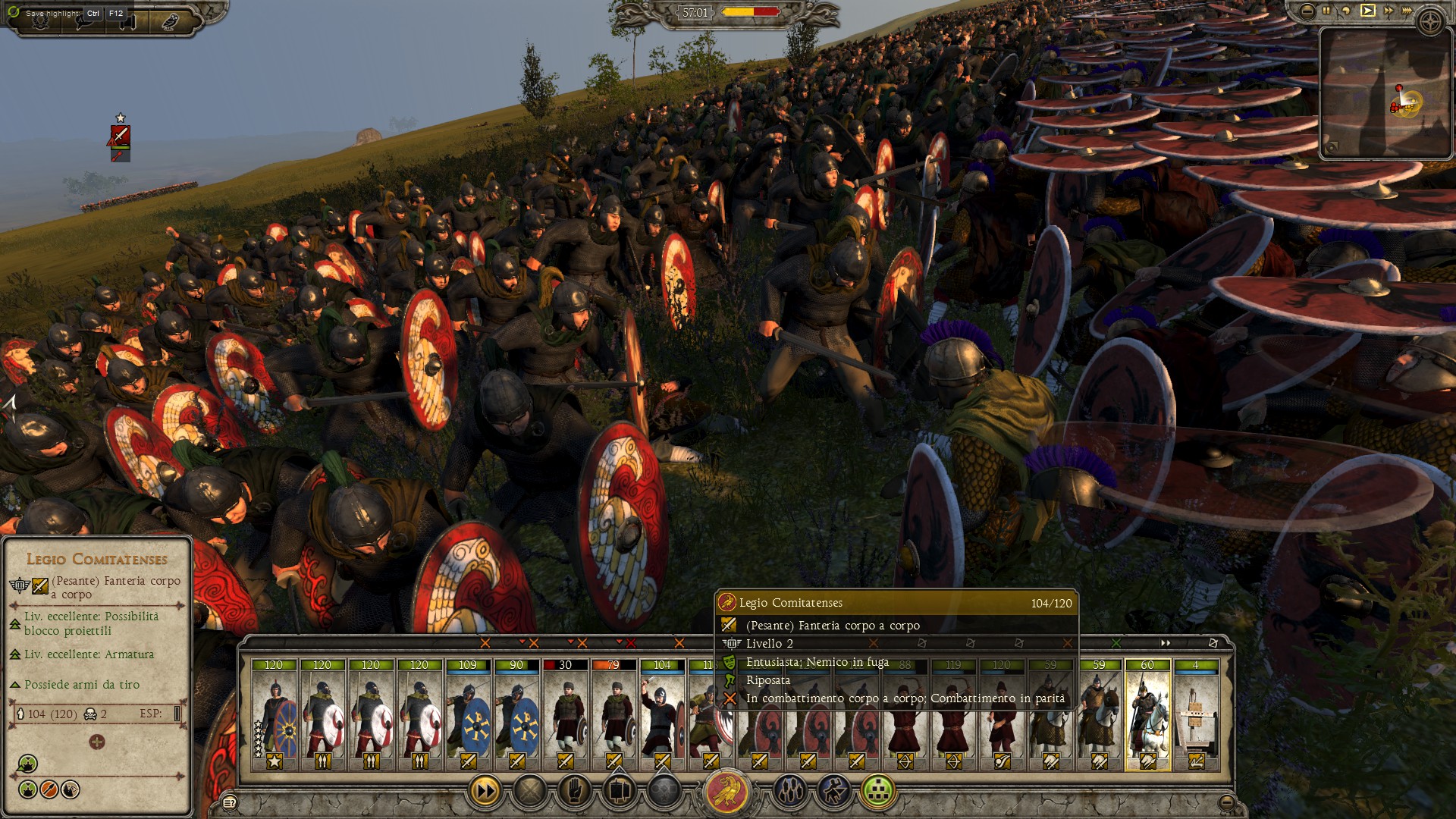The image size is (1456, 819).
Task: Collapse the minimap with the minus button
Action: coord(1307,11)
